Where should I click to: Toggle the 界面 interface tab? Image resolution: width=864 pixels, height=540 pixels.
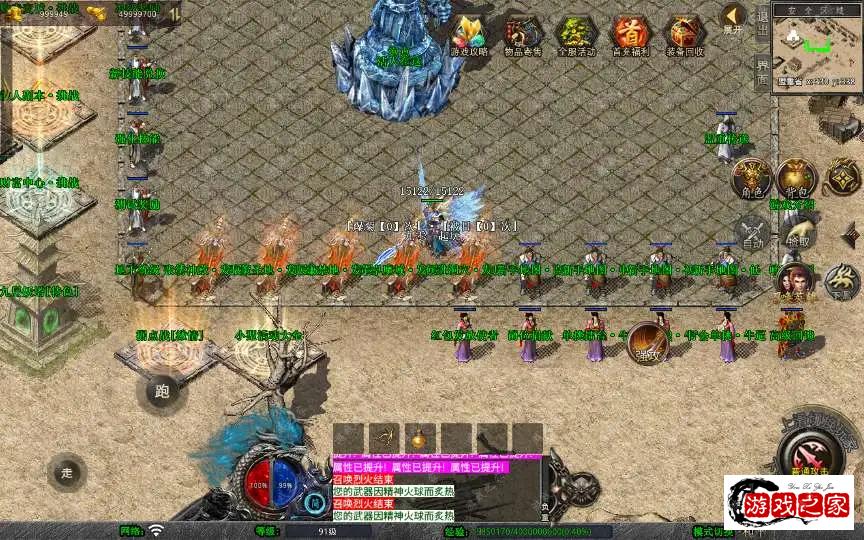pos(762,72)
